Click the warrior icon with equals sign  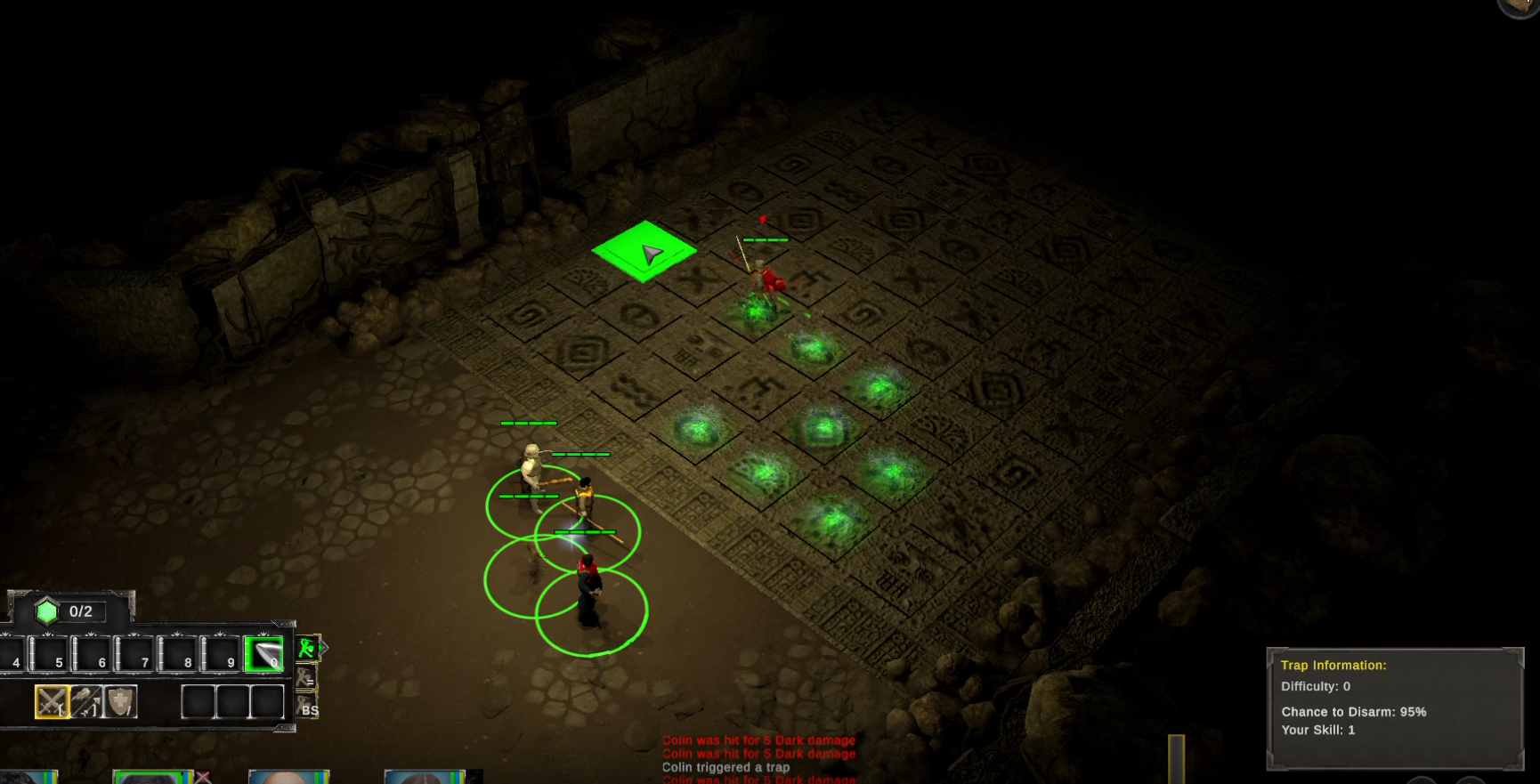[x=306, y=679]
